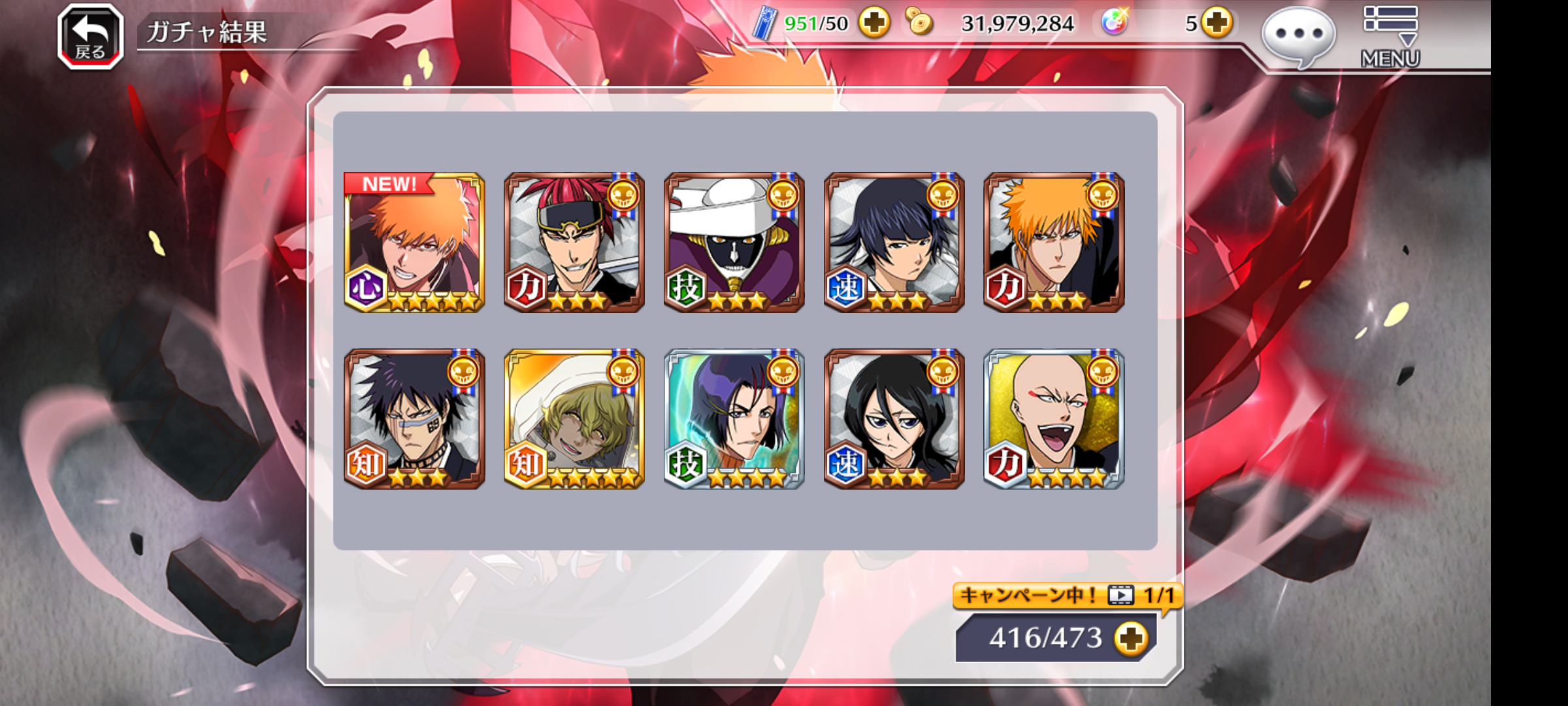Expand character box capacity 416/473
Image resolution: width=1568 pixels, height=706 pixels.
1131,638
